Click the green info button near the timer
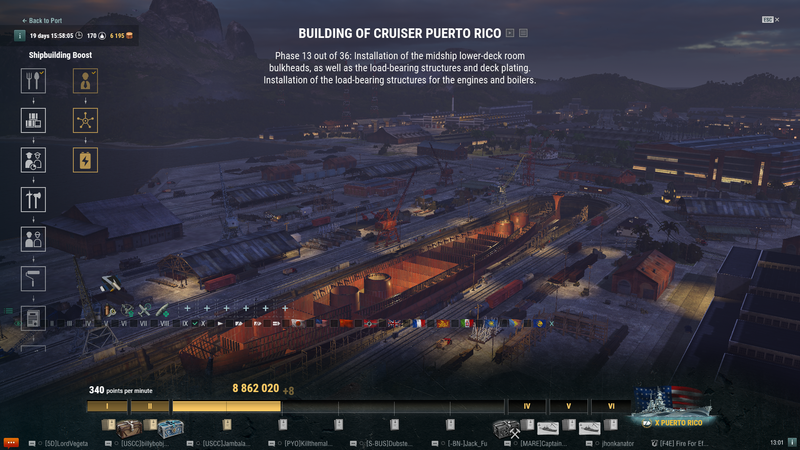The width and height of the screenshot is (800, 450). 20,36
